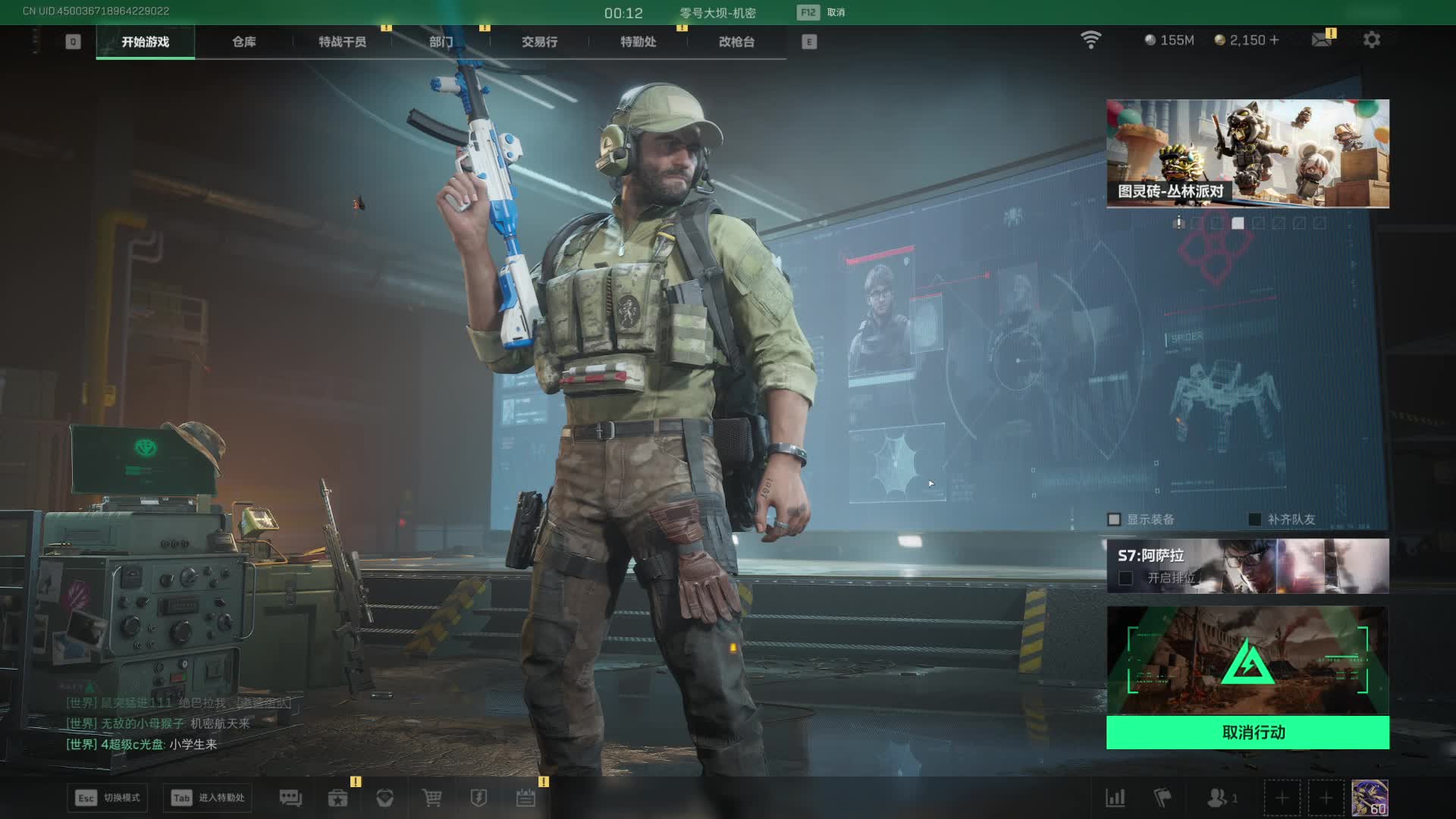Open the chat speech bubble icon
The height and width of the screenshot is (819, 1456).
[x=290, y=798]
